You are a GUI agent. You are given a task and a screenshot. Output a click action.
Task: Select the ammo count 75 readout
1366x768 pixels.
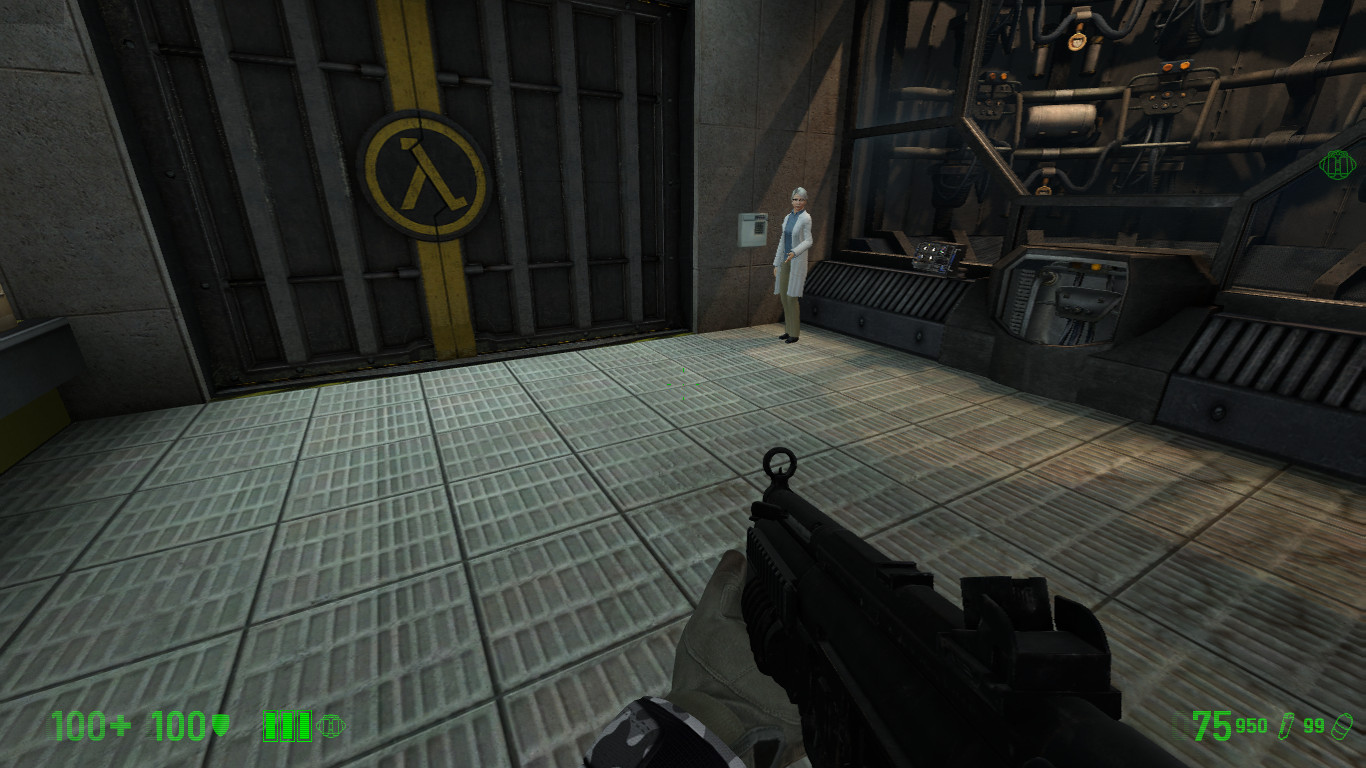click(1213, 725)
